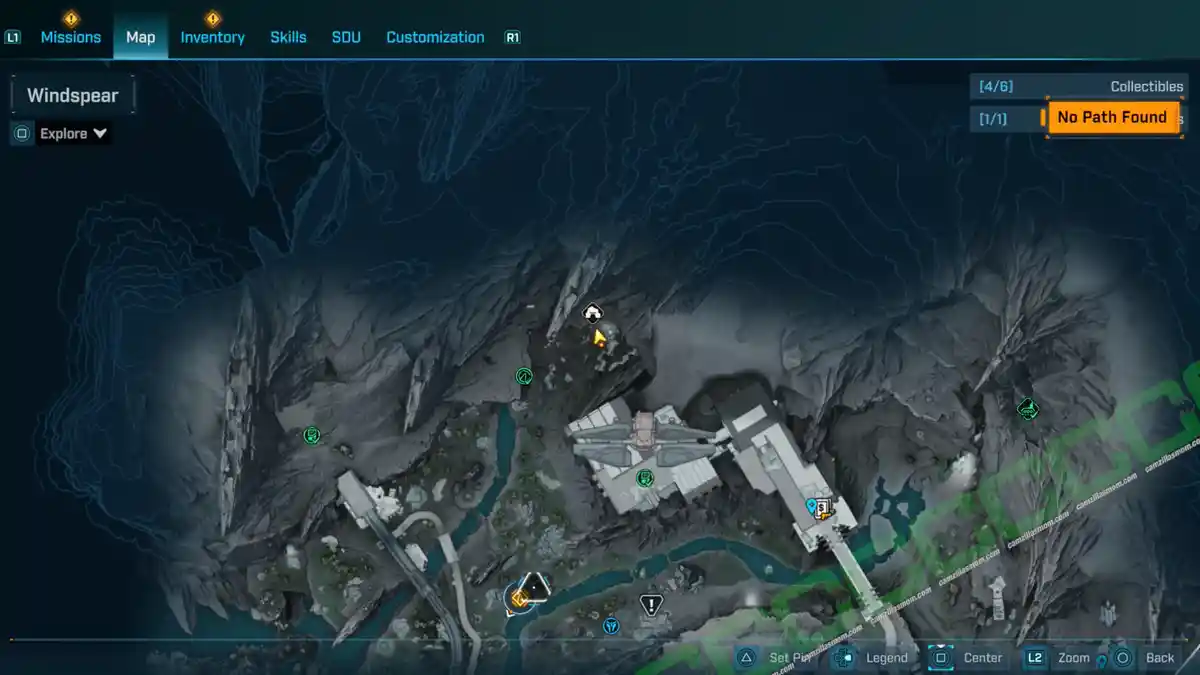
Task: Click the green marker on the grey building
Action: [x=645, y=478]
